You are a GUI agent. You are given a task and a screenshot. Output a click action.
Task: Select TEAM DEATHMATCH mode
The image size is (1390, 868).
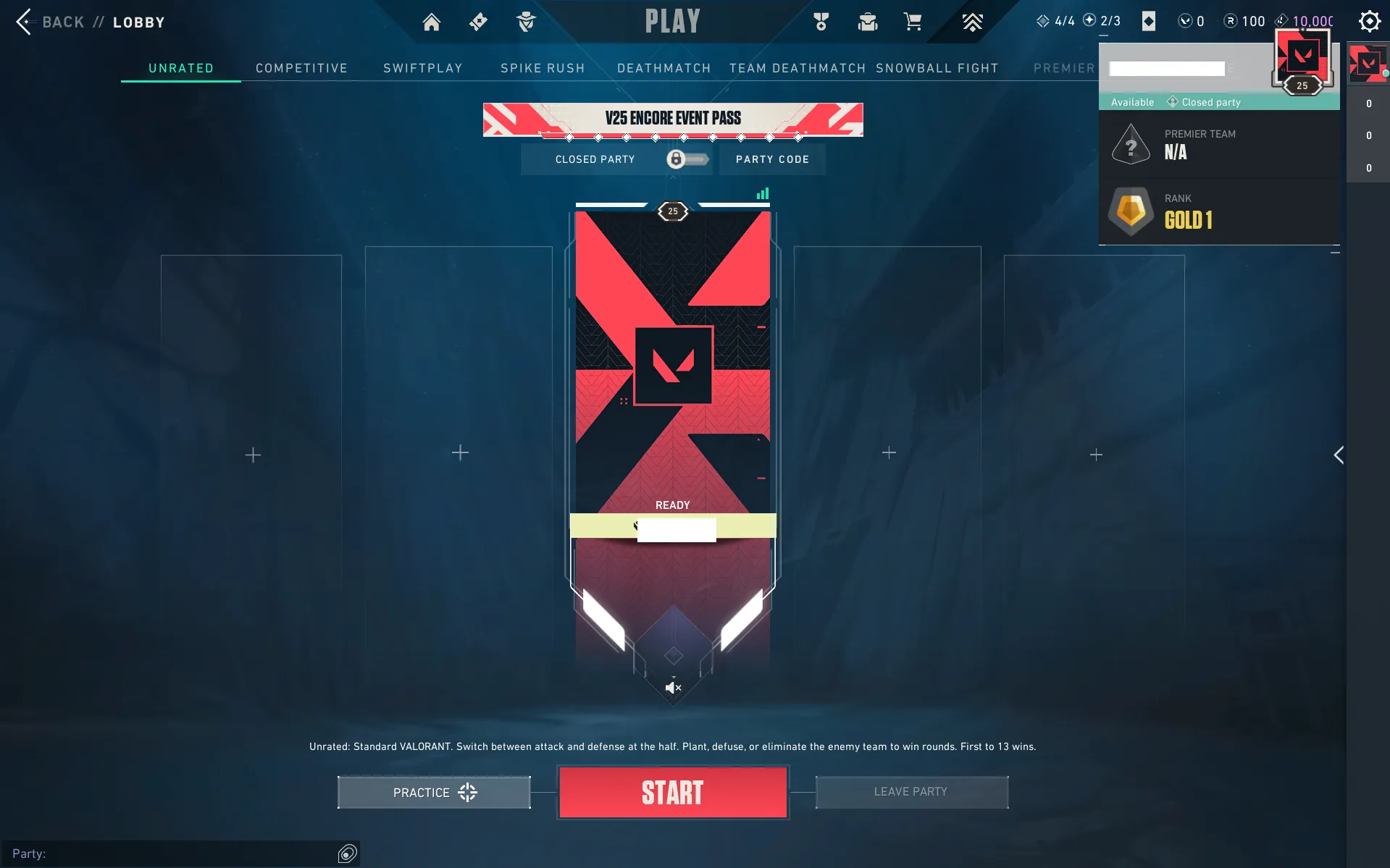click(x=797, y=68)
